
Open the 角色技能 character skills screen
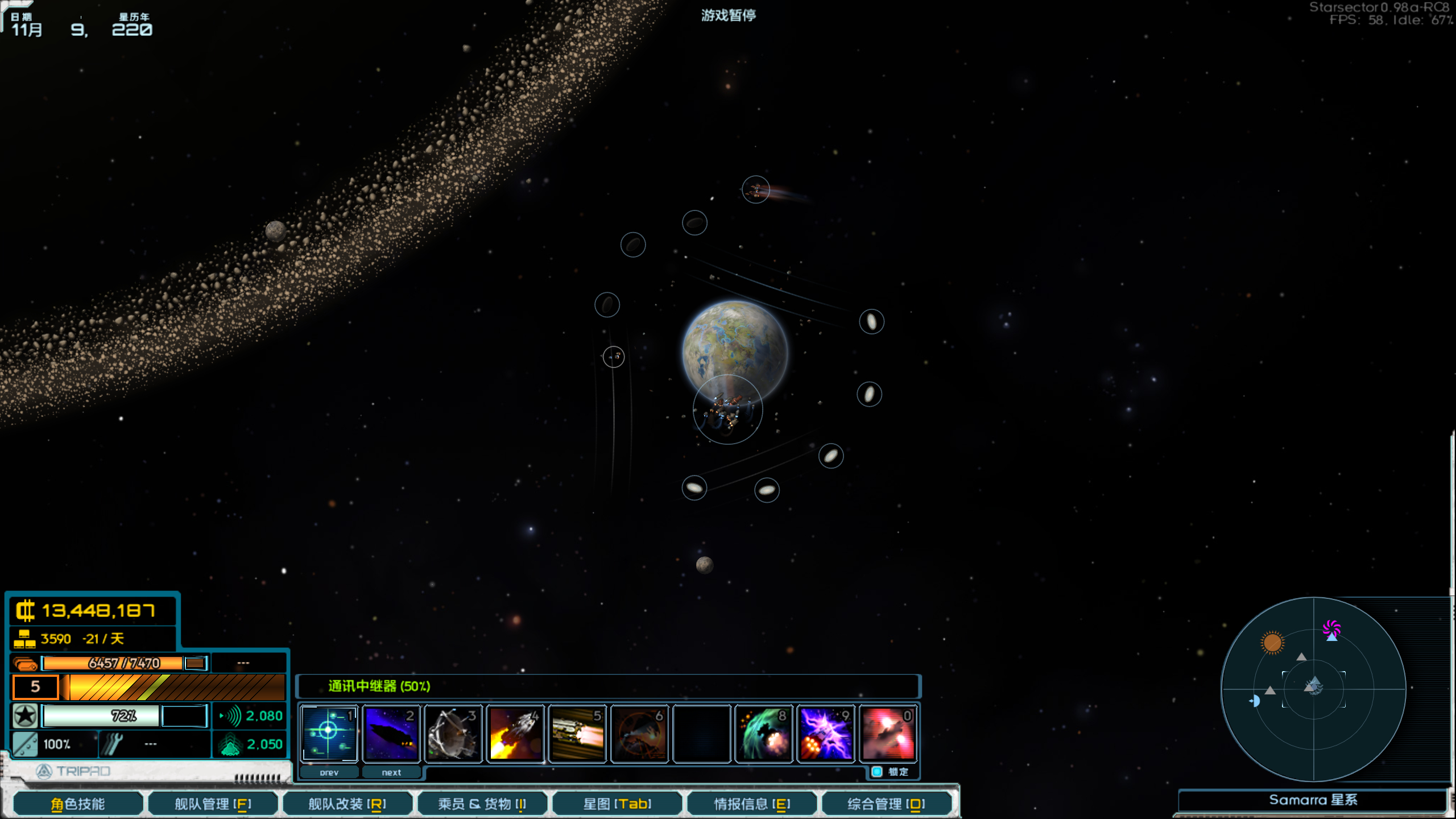point(77,803)
